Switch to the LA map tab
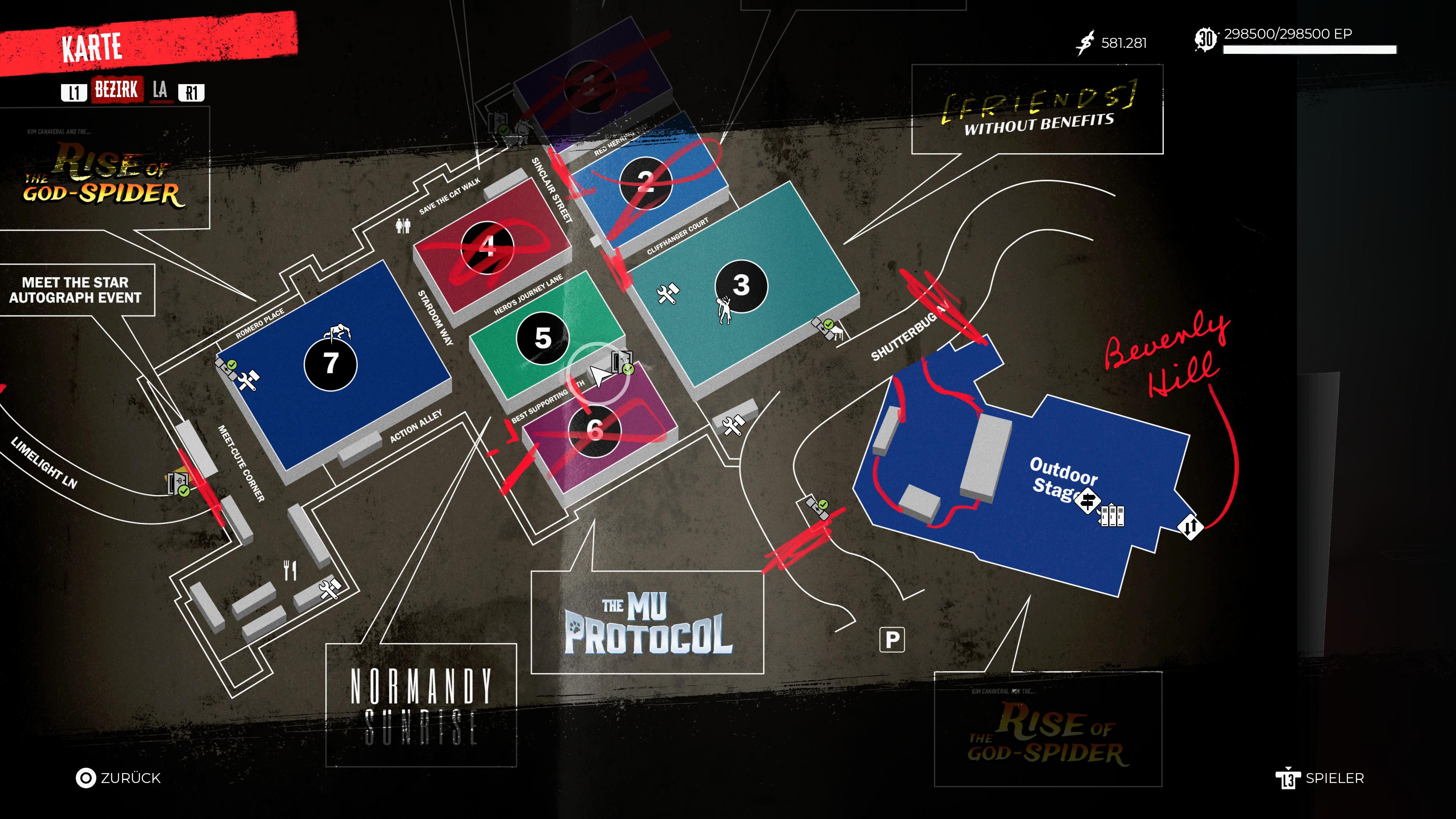This screenshot has height=819, width=1456. [x=160, y=90]
